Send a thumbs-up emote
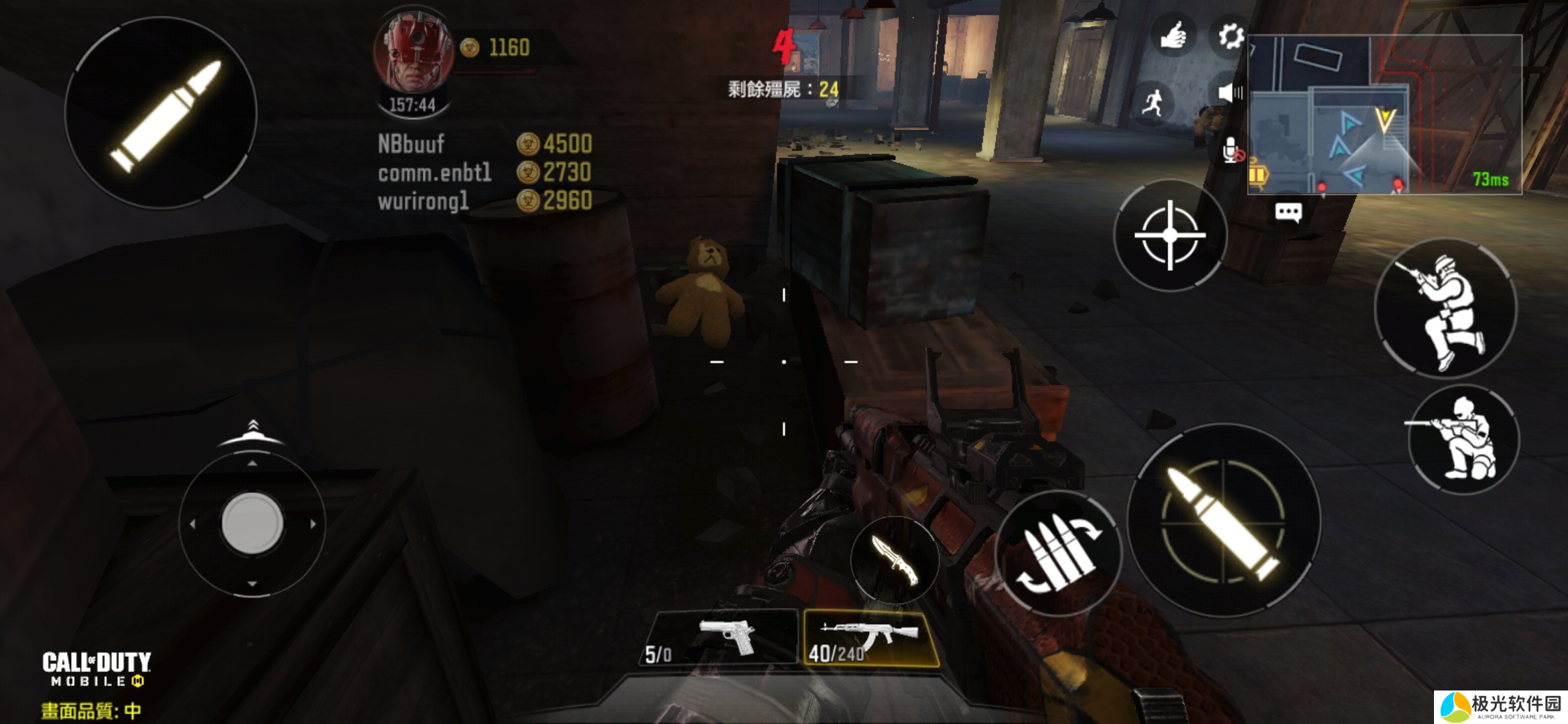The height and width of the screenshot is (724, 1568). click(x=1173, y=36)
